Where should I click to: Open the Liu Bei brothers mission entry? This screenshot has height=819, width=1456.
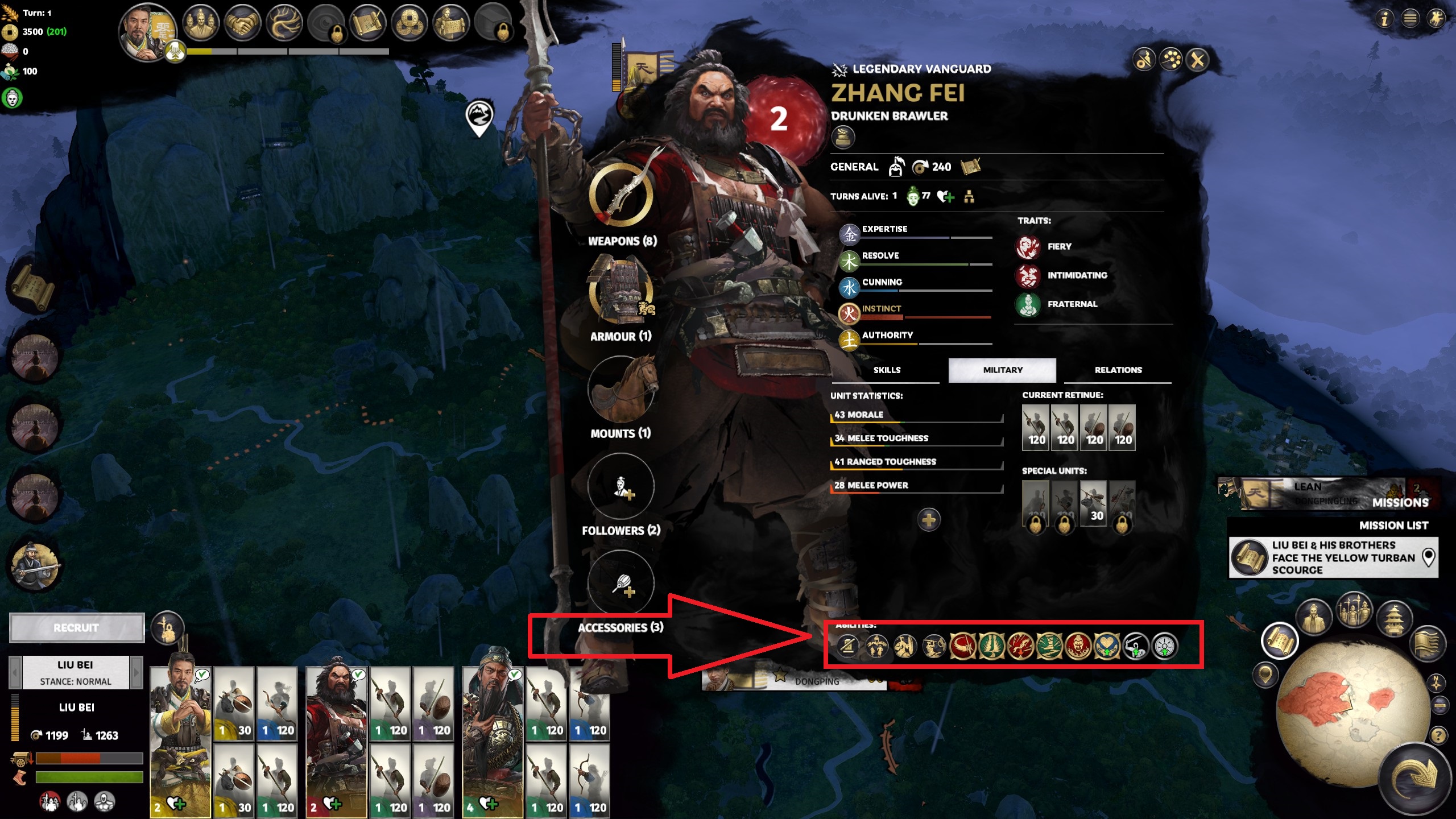[1333, 558]
